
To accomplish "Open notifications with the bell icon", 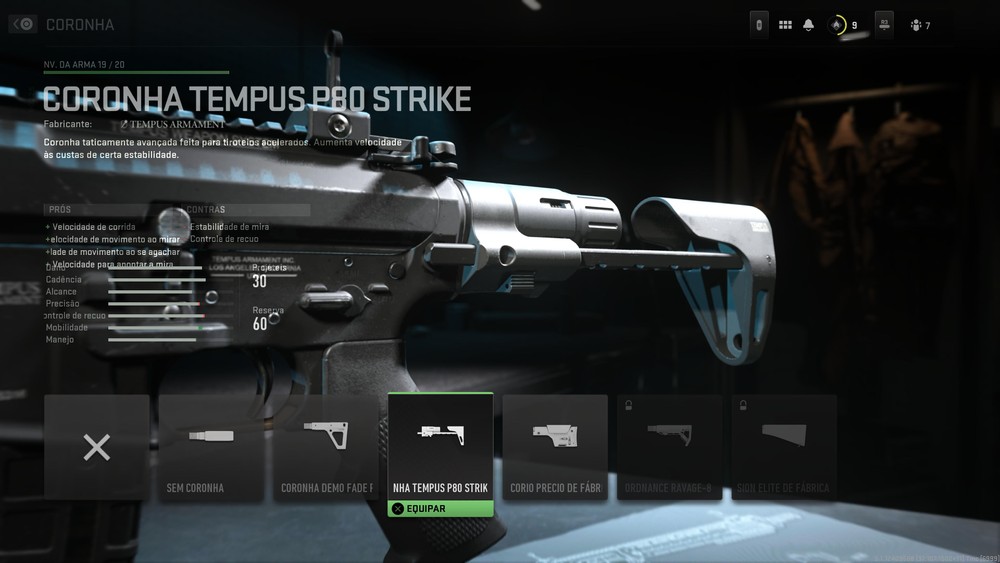I will pyautogui.click(x=808, y=25).
